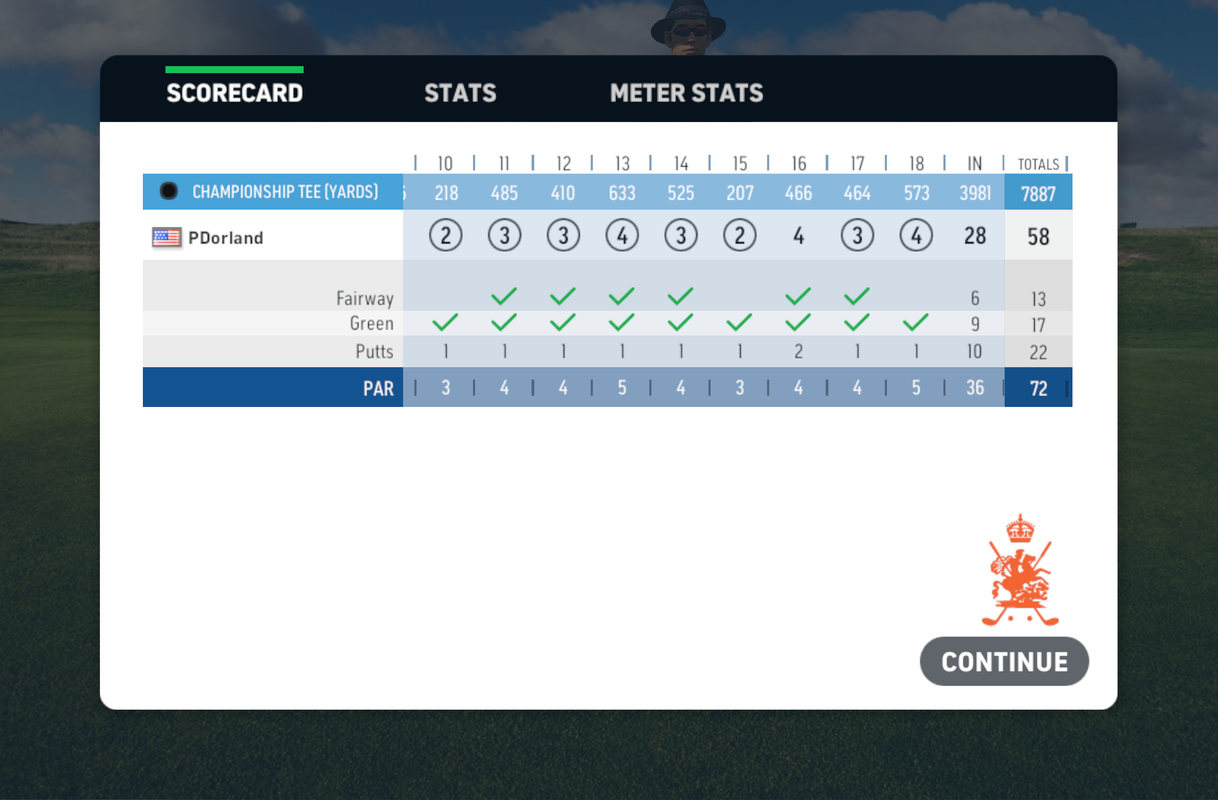Select the Scorecard tab

pos(234,93)
